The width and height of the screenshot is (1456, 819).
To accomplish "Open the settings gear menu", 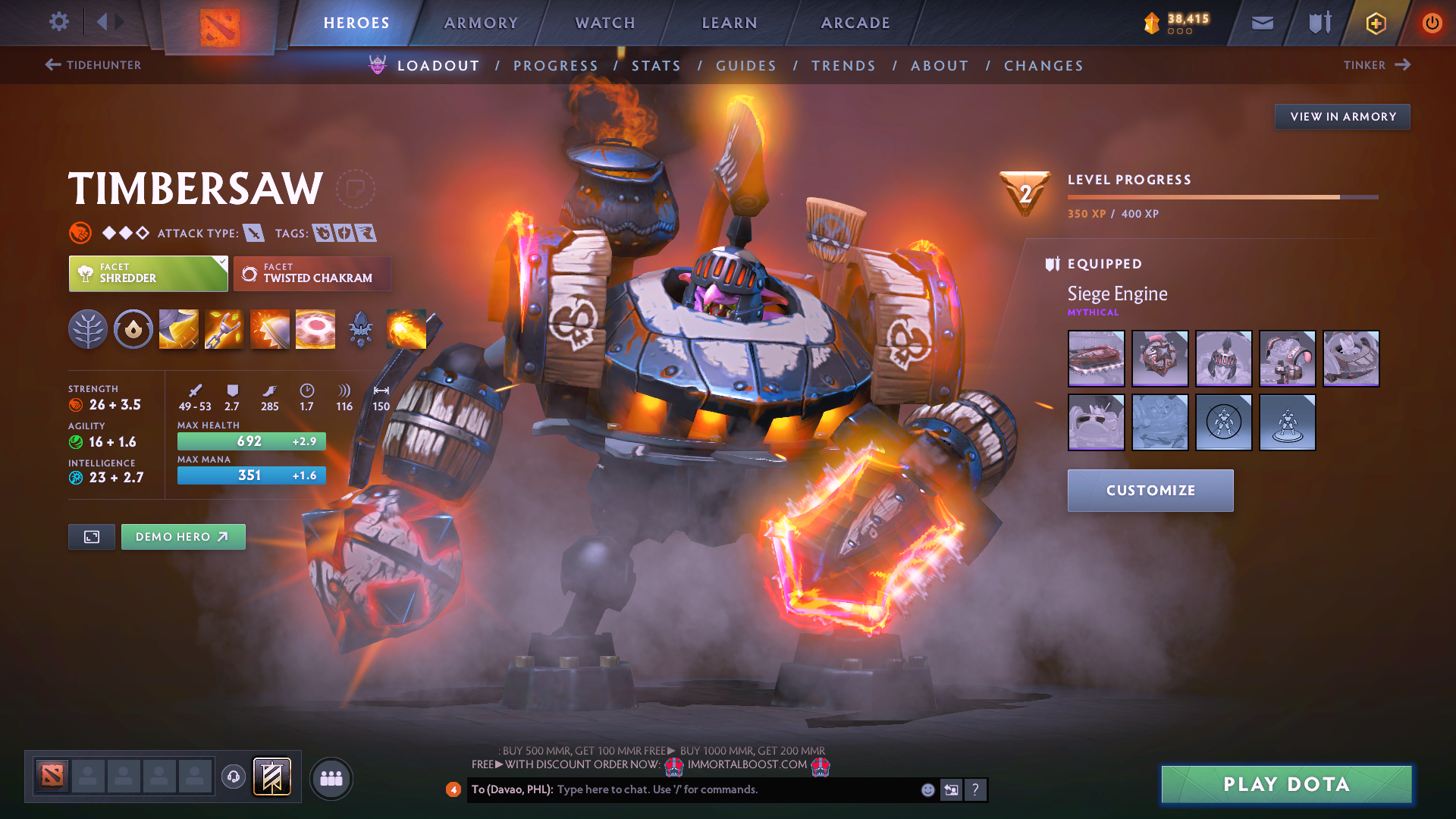I will point(59,22).
